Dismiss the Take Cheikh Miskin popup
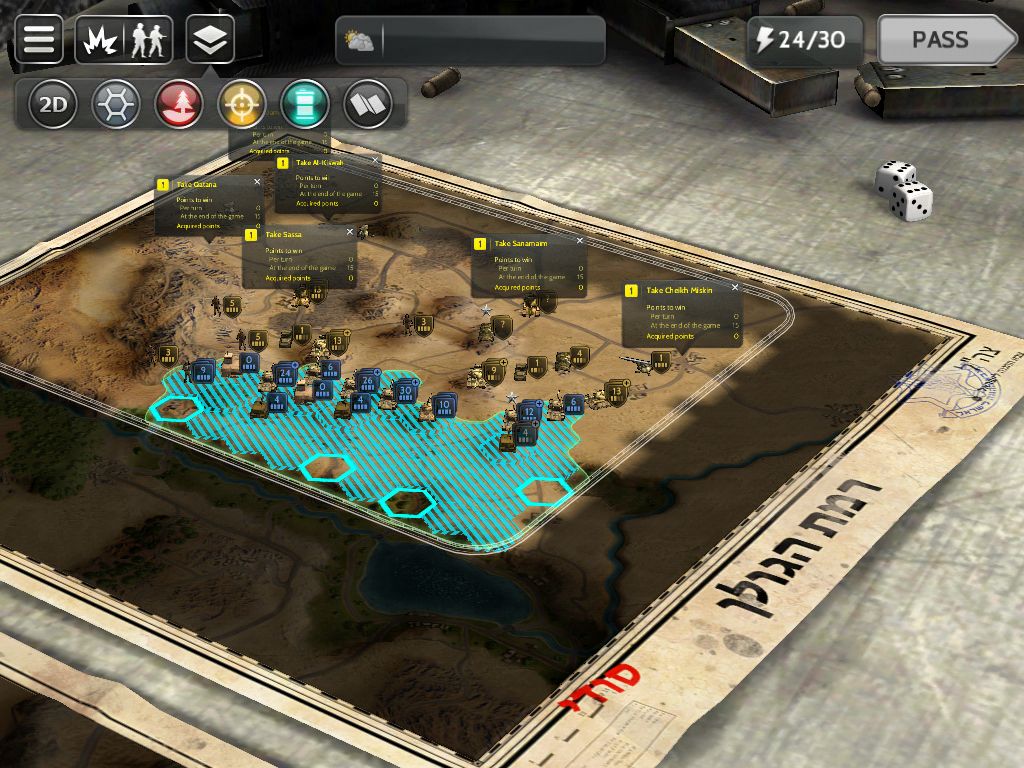Viewport: 1024px width, 768px height. point(735,288)
